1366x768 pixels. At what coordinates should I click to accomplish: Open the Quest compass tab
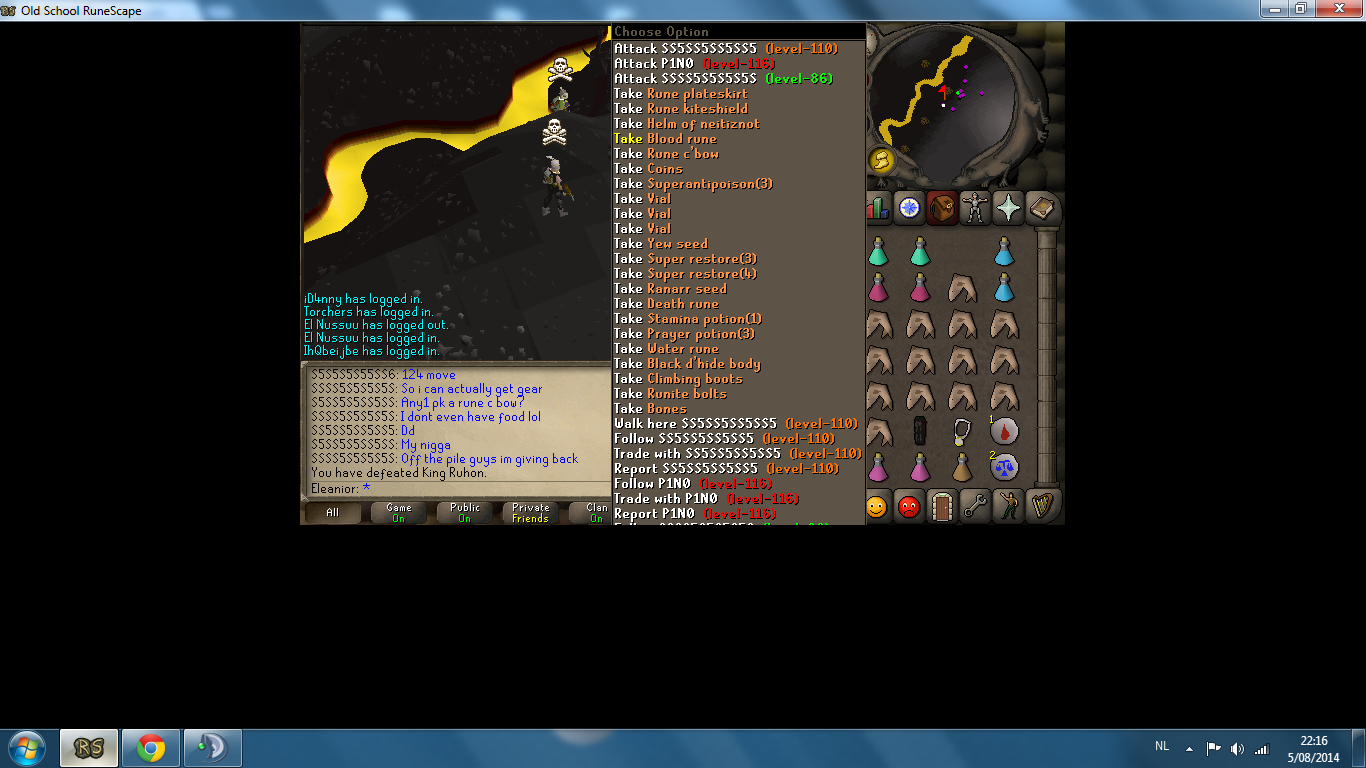pyautogui.click(x=910, y=207)
